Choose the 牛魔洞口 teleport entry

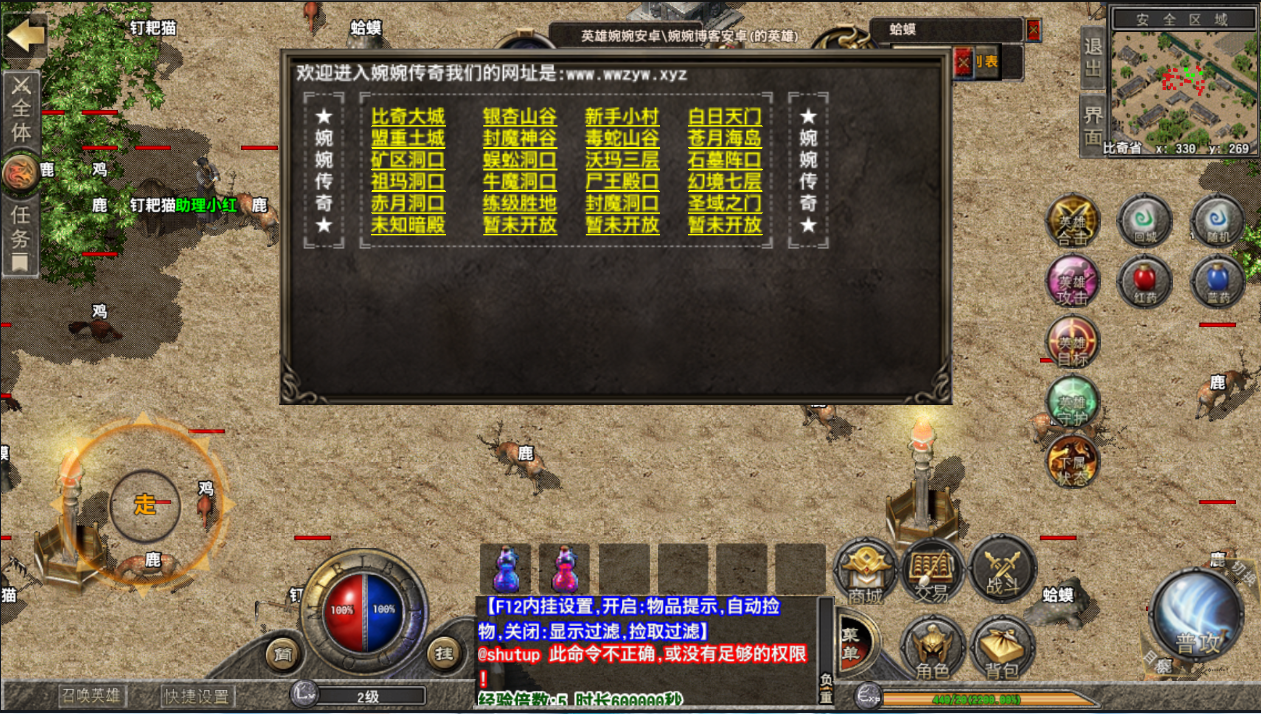tap(519, 182)
